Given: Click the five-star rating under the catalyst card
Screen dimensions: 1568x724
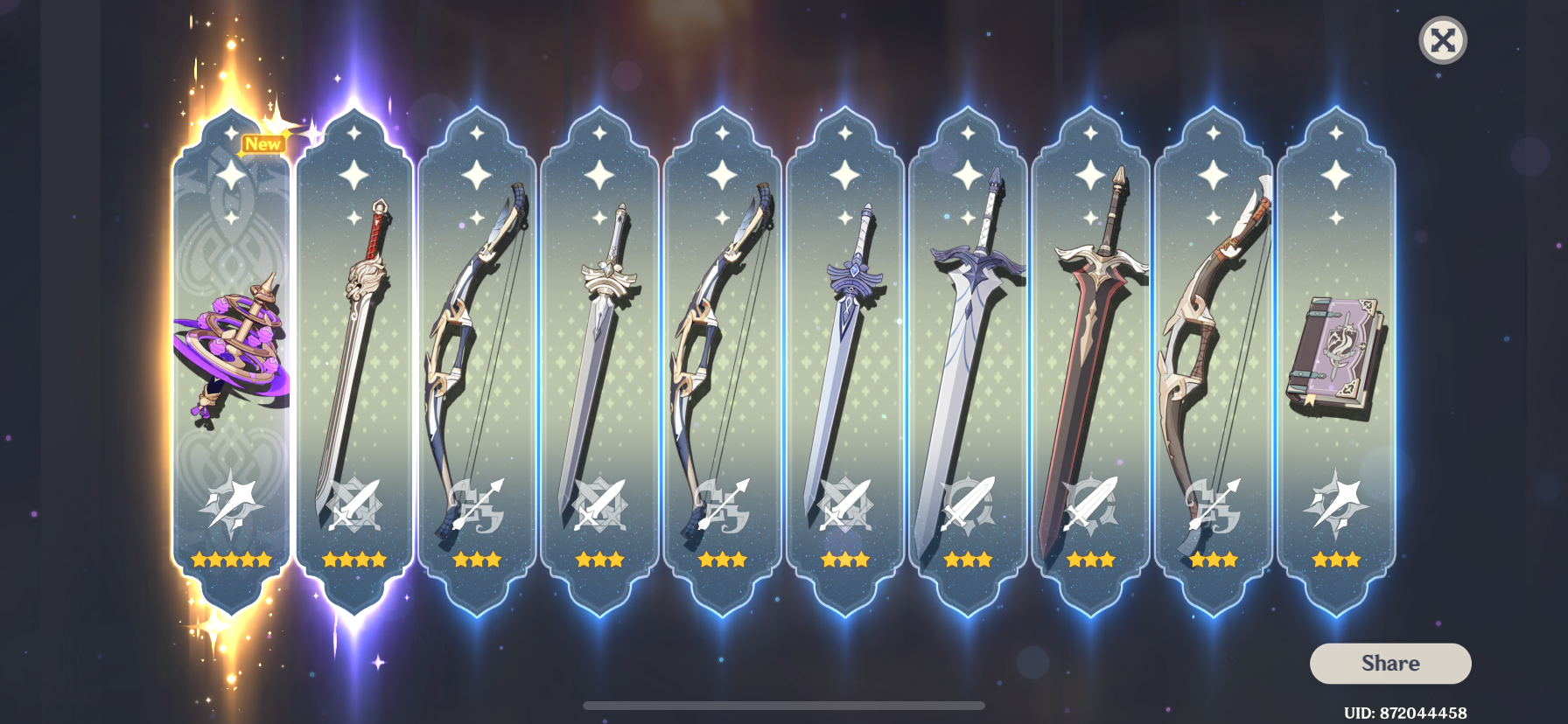Looking at the screenshot, I should pyautogui.click(x=229, y=560).
